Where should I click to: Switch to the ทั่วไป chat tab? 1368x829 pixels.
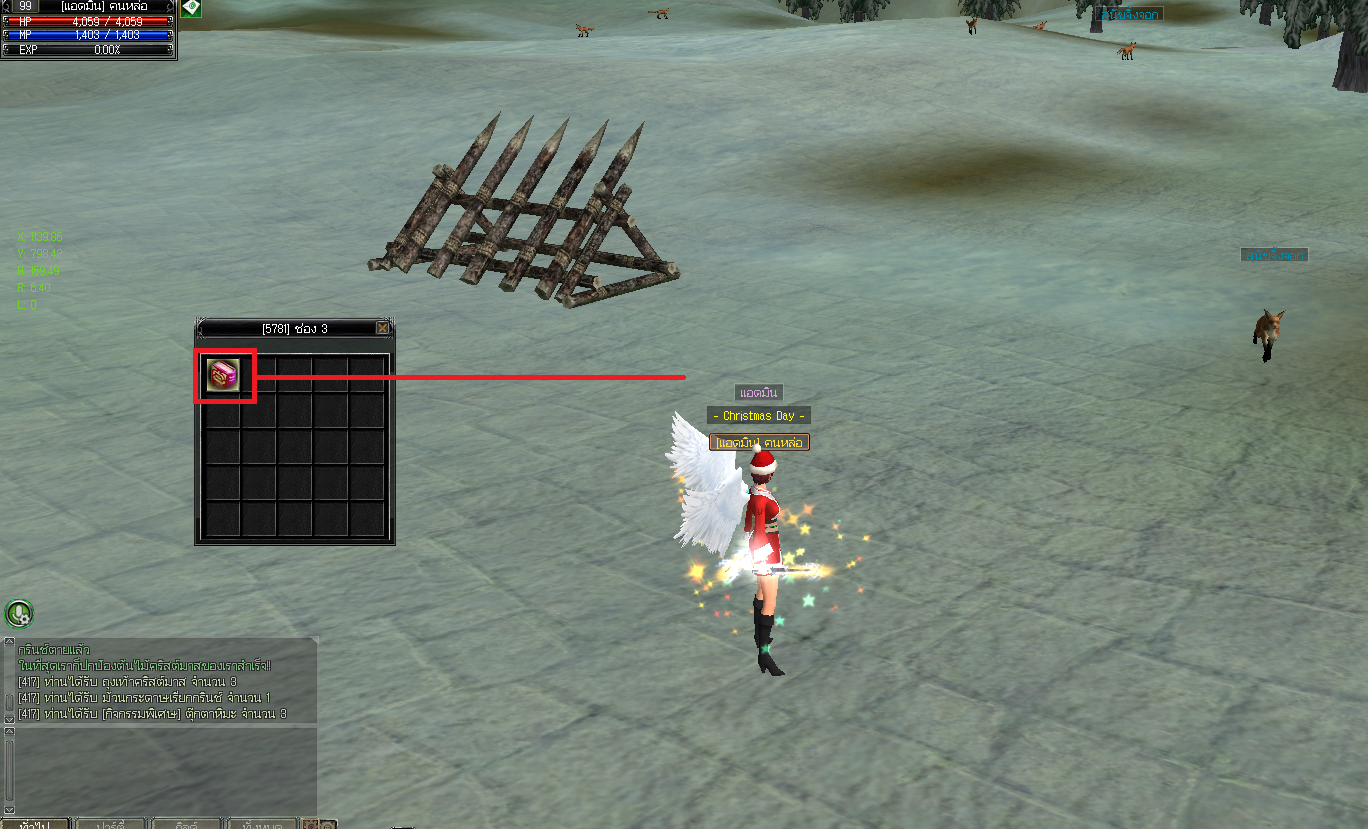[36, 824]
